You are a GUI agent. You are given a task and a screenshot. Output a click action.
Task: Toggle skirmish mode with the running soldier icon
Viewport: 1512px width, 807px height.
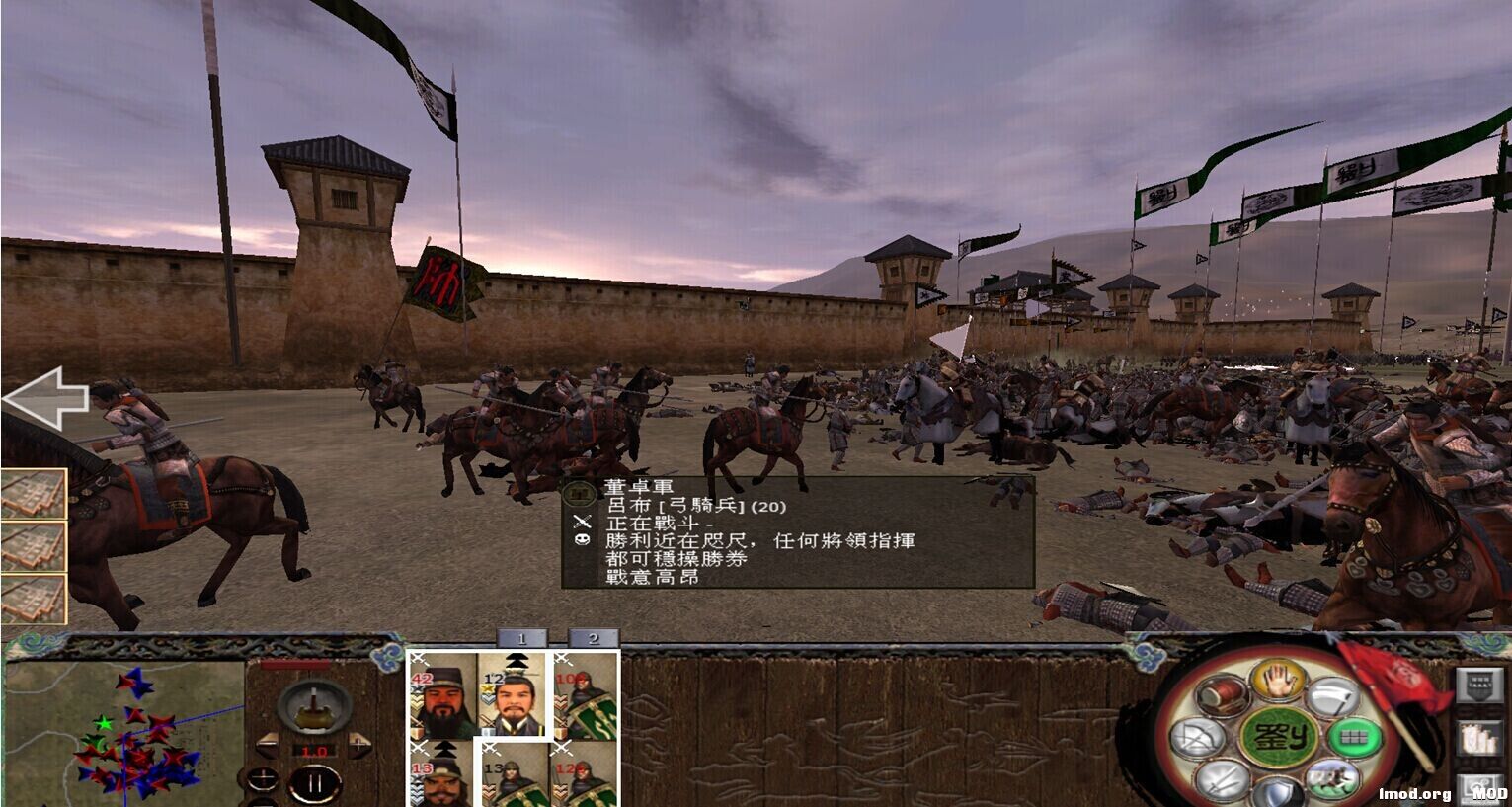tap(1335, 777)
